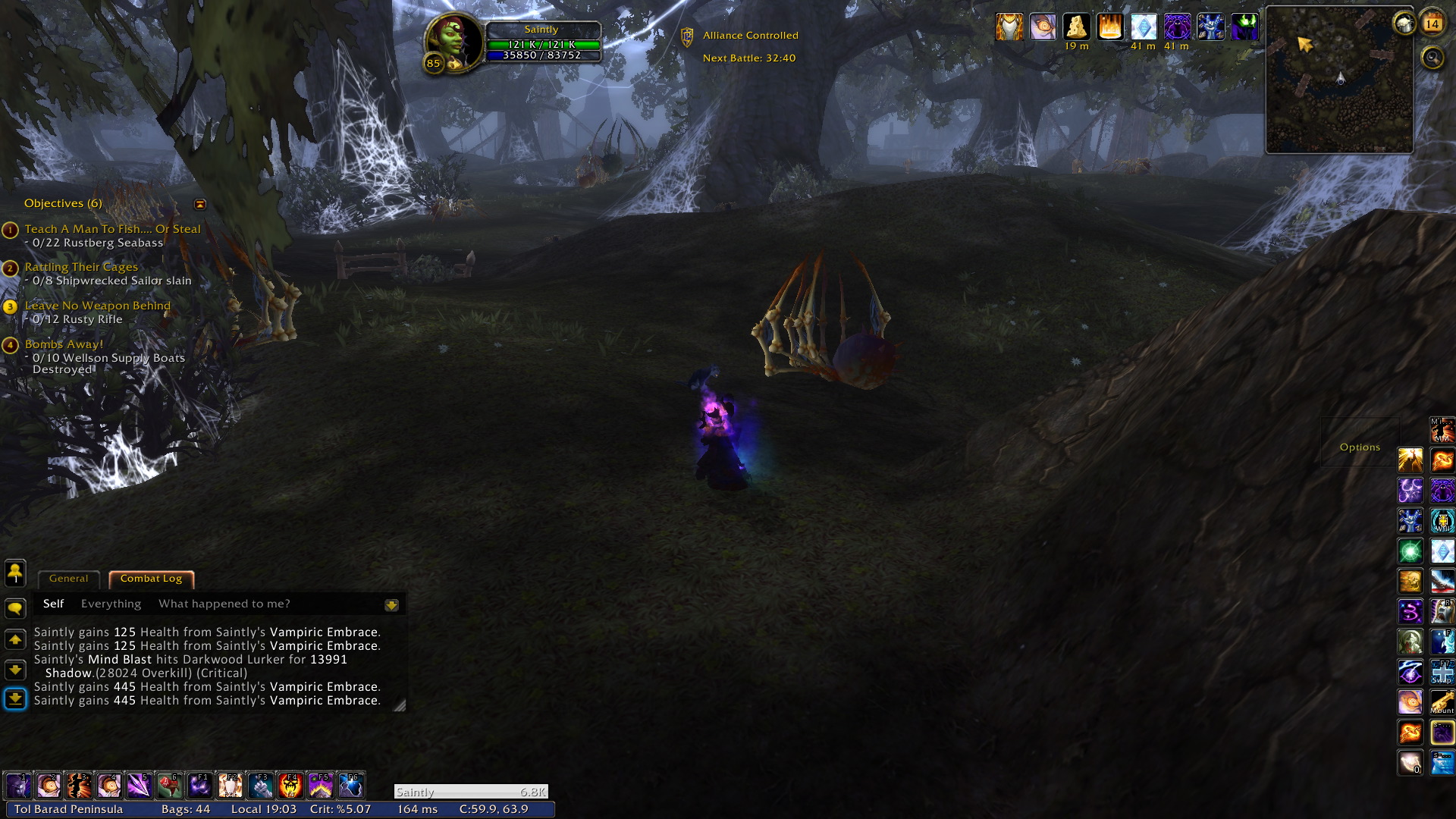The width and height of the screenshot is (1456, 819).
Task: Activate the red dice ability on hotbar
Action: [x=170, y=786]
